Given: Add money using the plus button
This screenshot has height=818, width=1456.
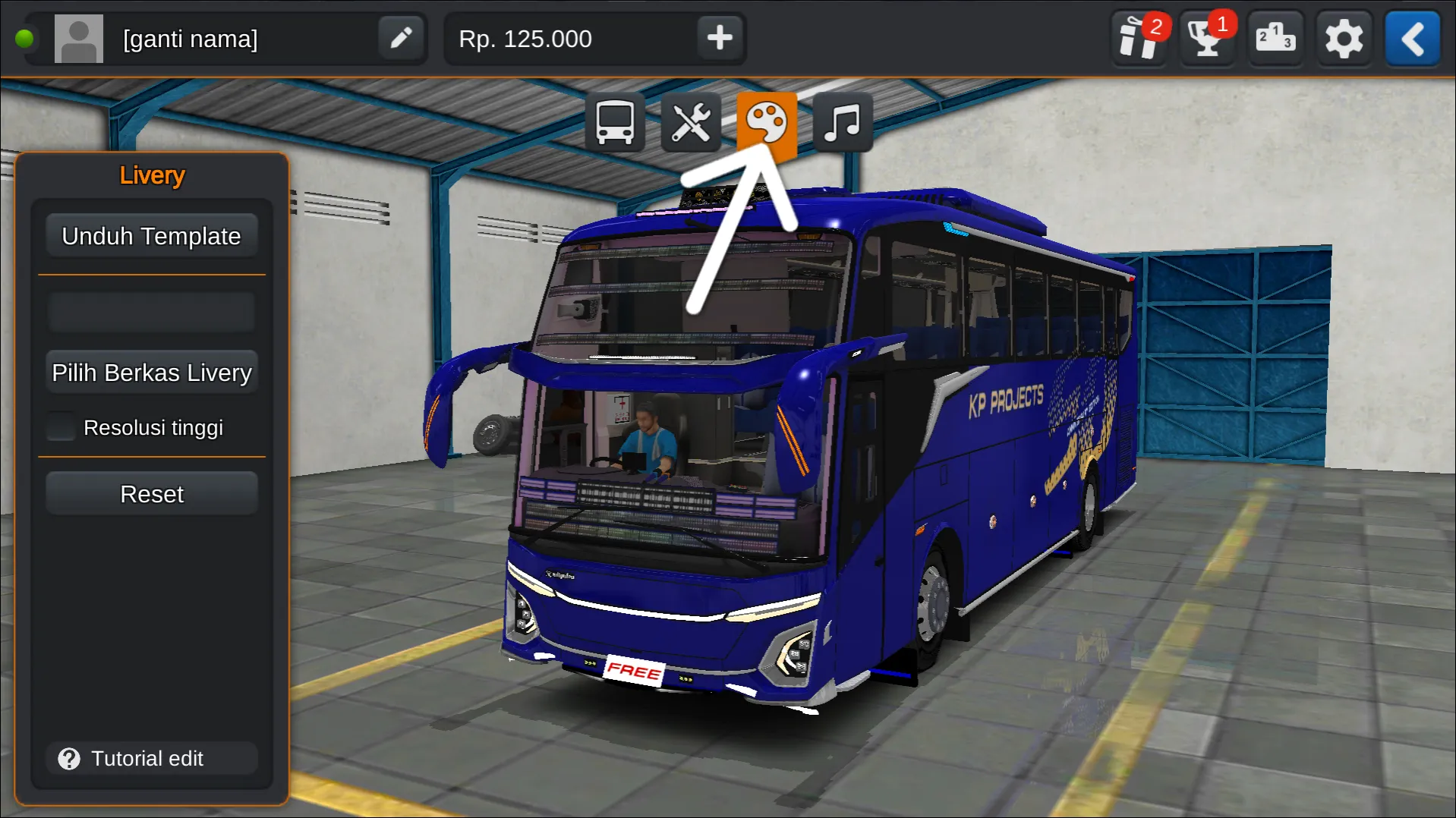Looking at the screenshot, I should [718, 38].
